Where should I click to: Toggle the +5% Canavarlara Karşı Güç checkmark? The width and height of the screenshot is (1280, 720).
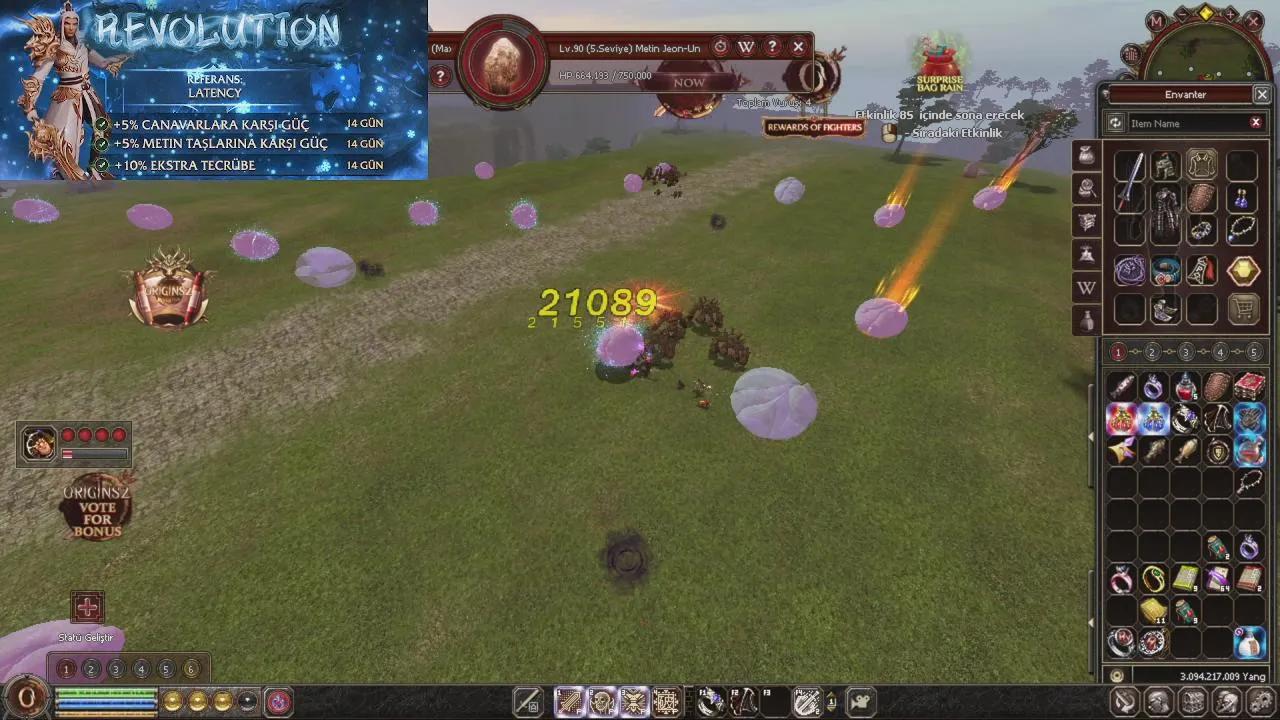point(102,124)
